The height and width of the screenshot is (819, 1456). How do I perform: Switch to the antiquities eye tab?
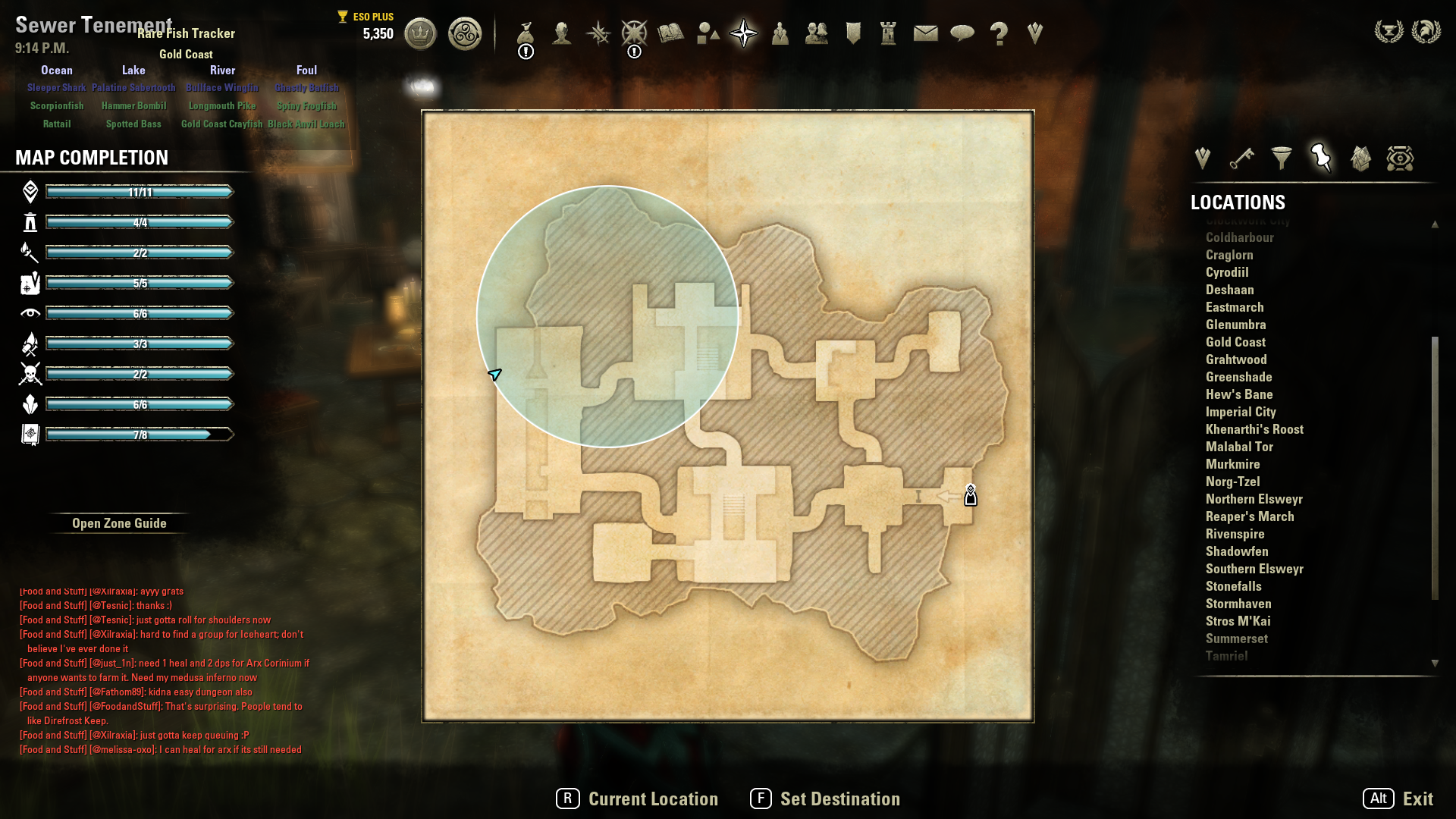1400,158
